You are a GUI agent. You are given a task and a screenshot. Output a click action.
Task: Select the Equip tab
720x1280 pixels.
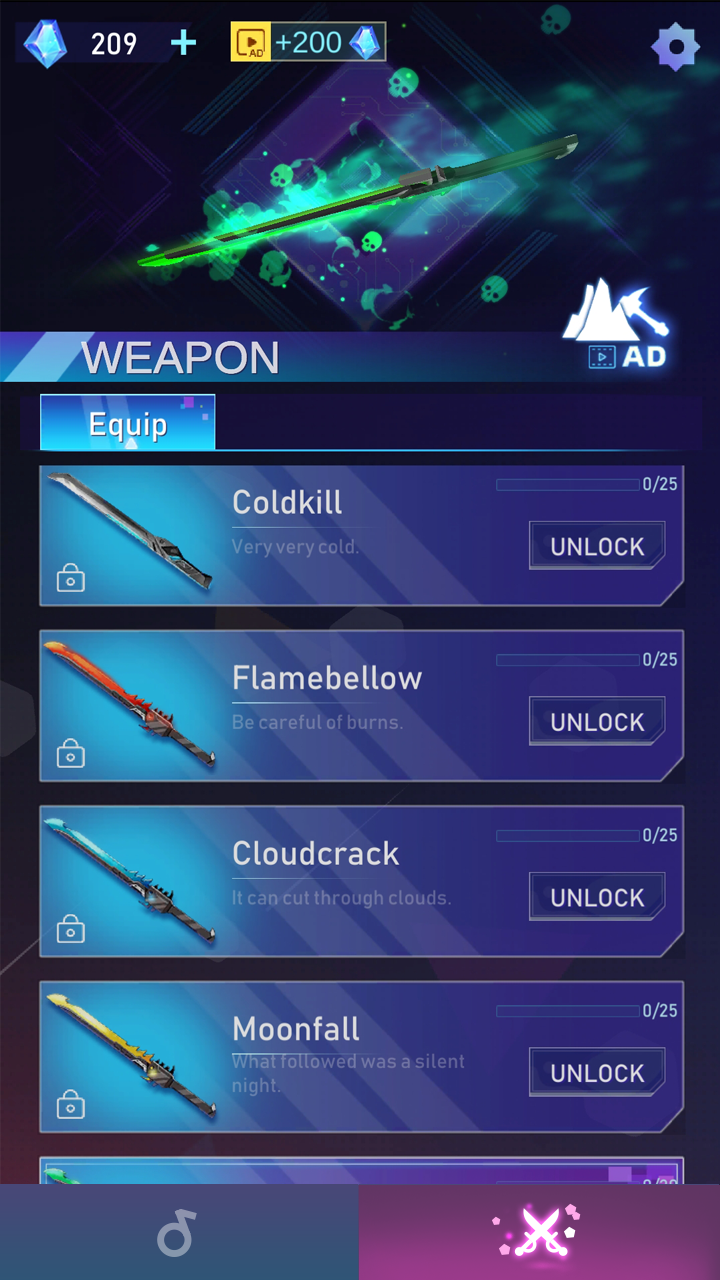[x=127, y=423]
